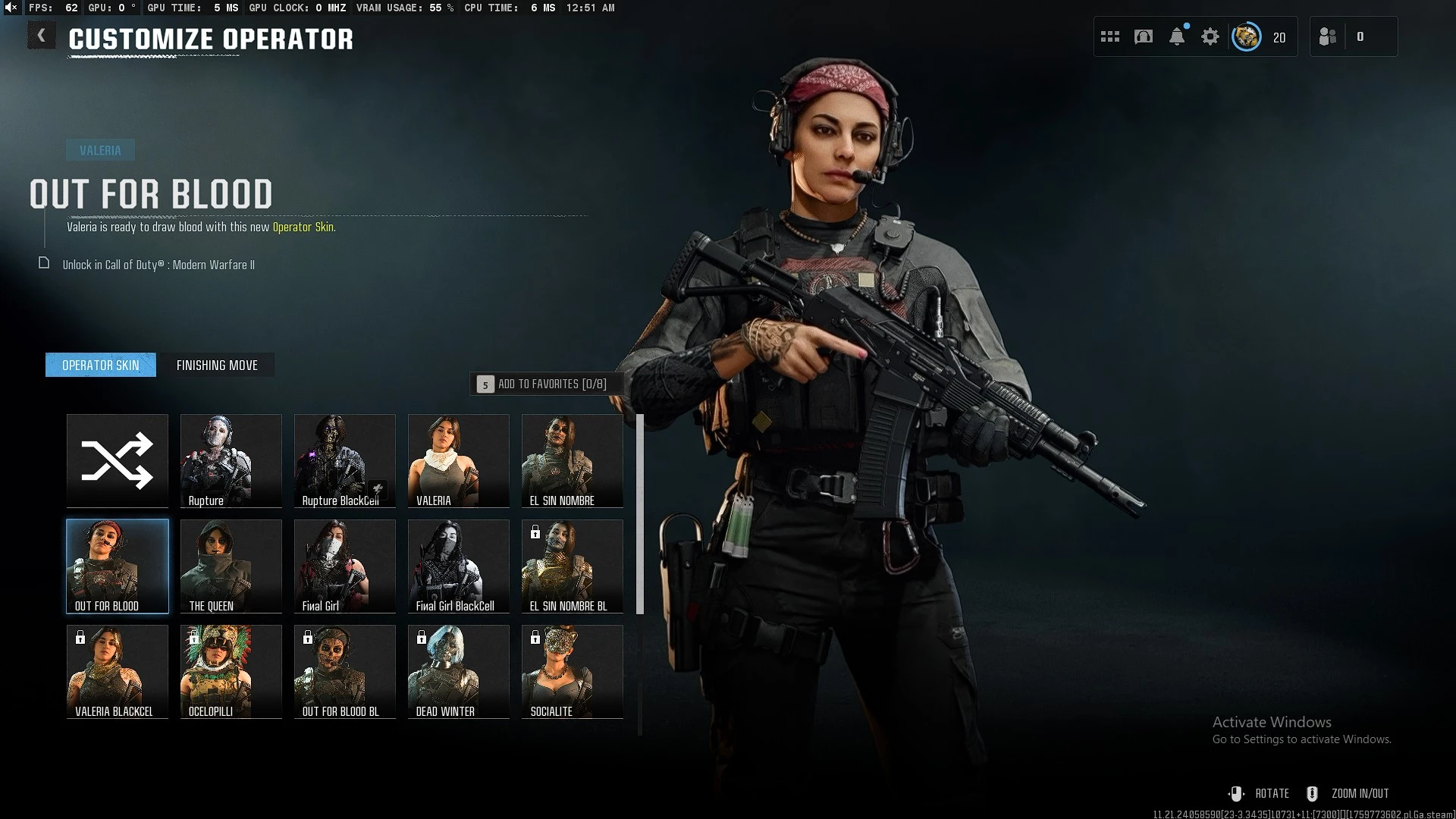Select the Rupture operator skin
The image size is (1456, 819).
231,460
